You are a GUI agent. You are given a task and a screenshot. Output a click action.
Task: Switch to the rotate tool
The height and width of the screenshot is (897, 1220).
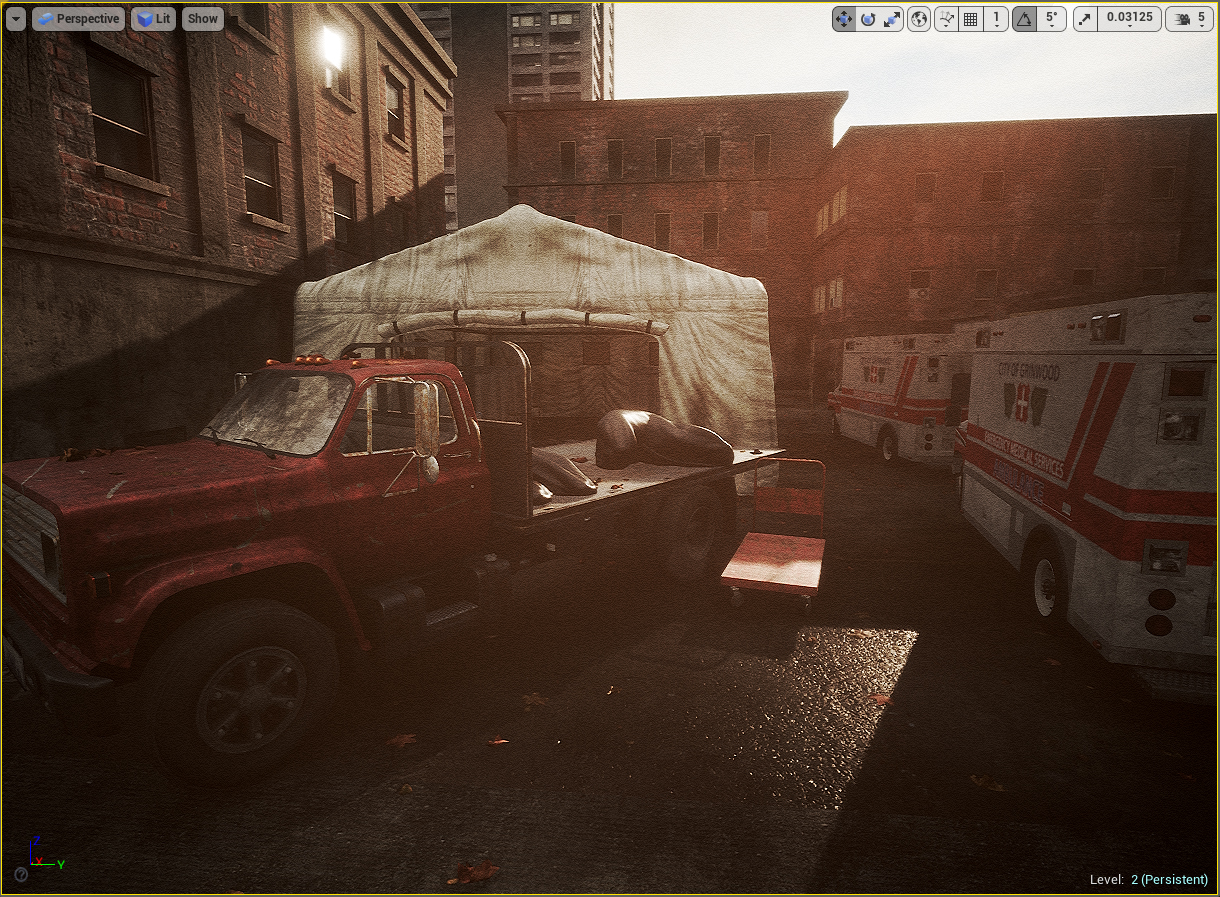point(868,18)
